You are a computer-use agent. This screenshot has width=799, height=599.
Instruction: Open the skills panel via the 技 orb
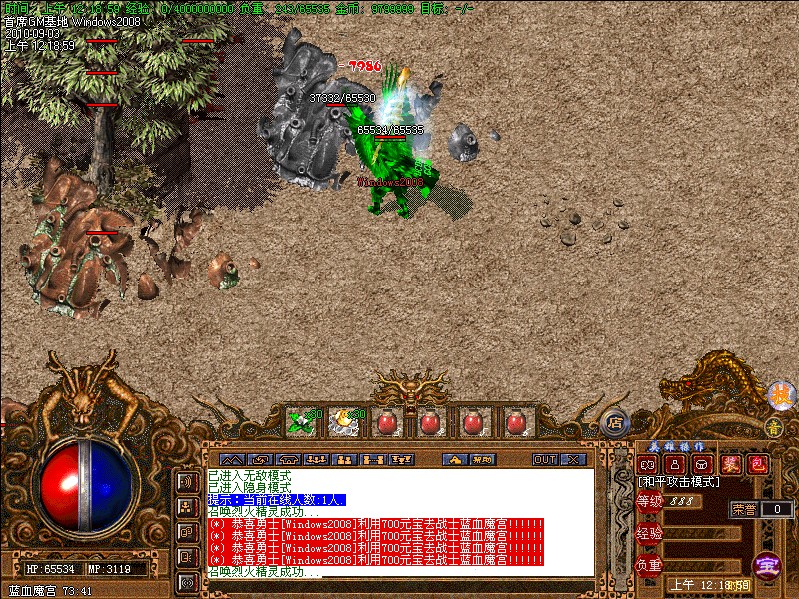[778, 396]
